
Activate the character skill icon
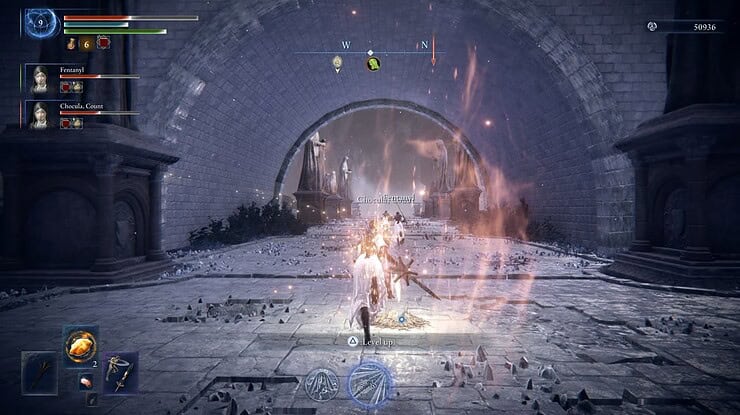click(322, 384)
